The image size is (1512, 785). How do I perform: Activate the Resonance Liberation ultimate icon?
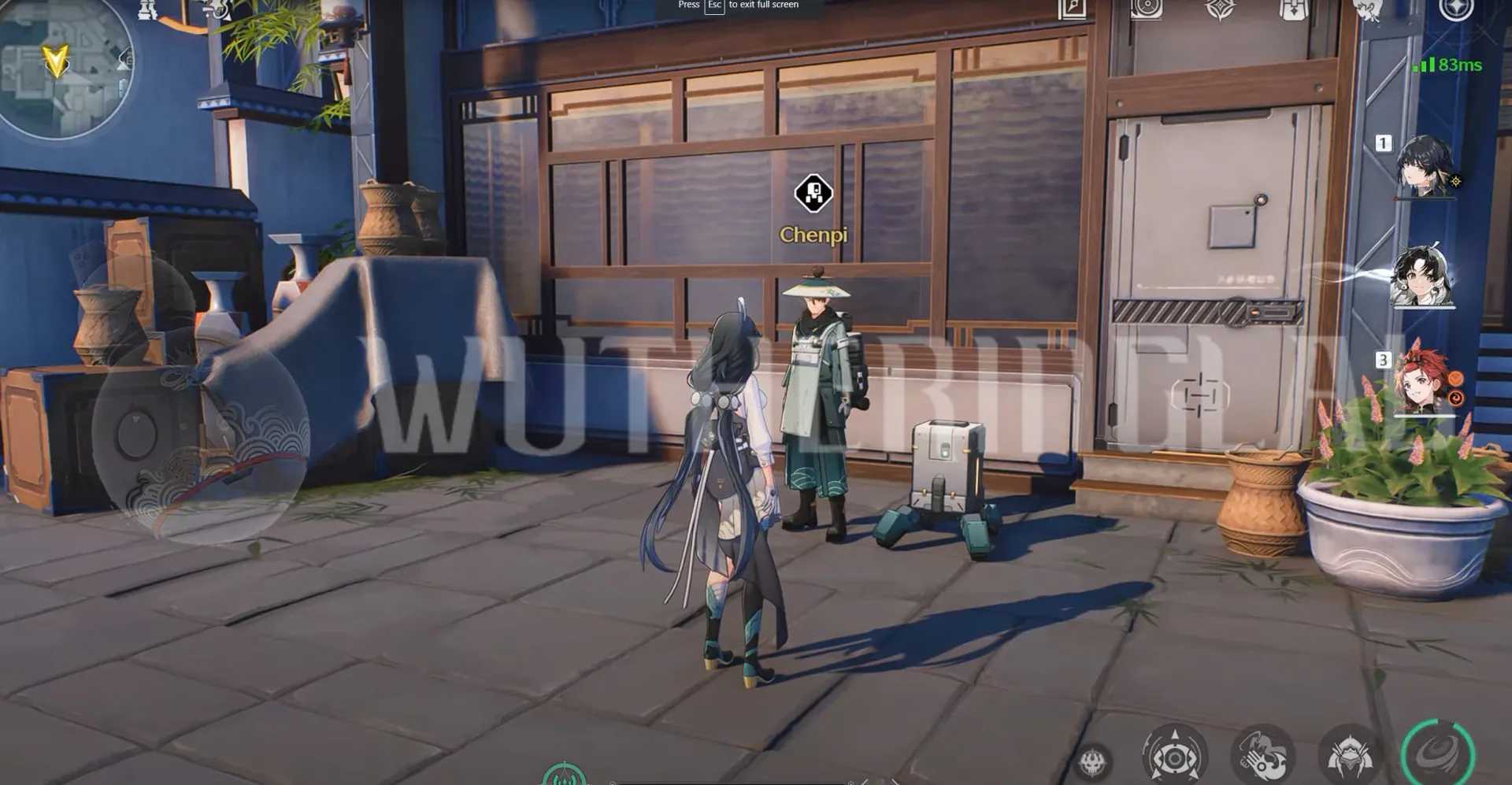(1349, 756)
